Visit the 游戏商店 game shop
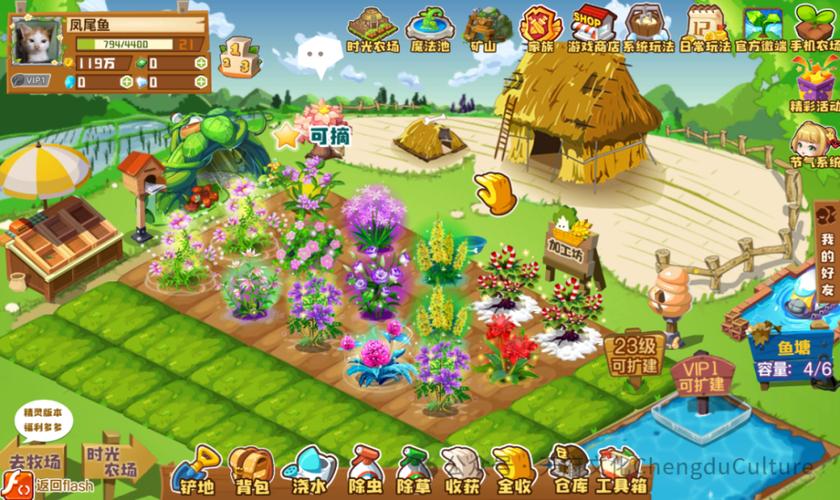The width and height of the screenshot is (840, 500). (593, 27)
